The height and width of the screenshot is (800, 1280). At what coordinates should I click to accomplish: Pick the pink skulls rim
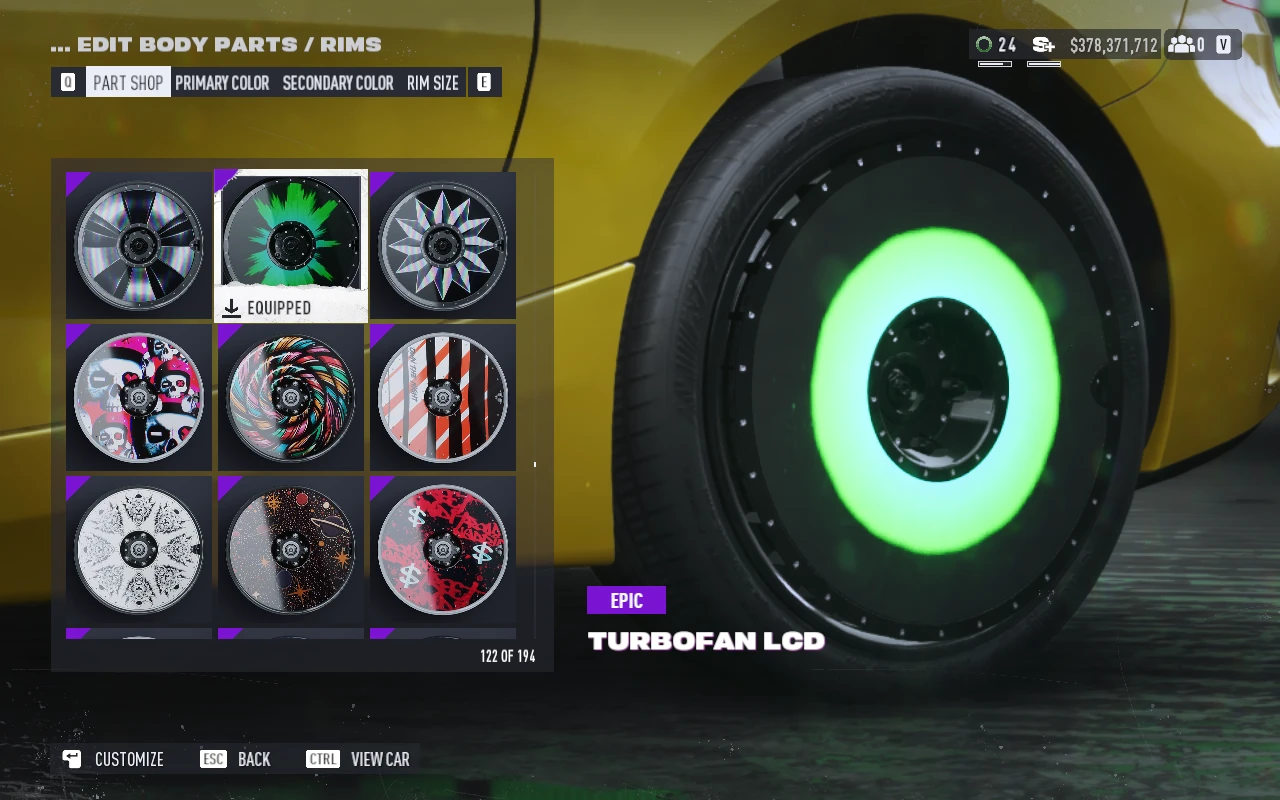tap(139, 397)
